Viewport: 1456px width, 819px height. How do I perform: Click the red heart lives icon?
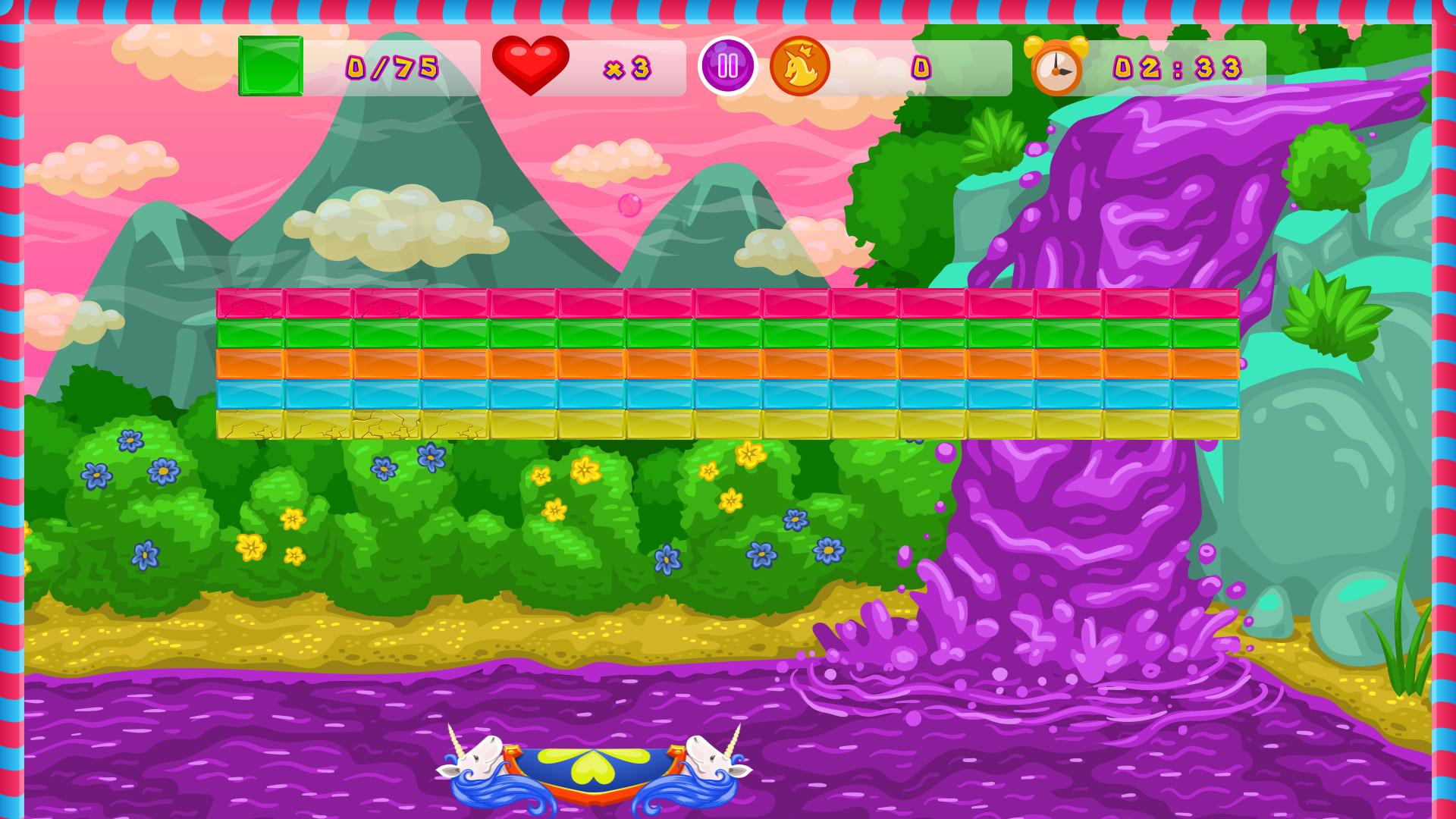coord(531,64)
